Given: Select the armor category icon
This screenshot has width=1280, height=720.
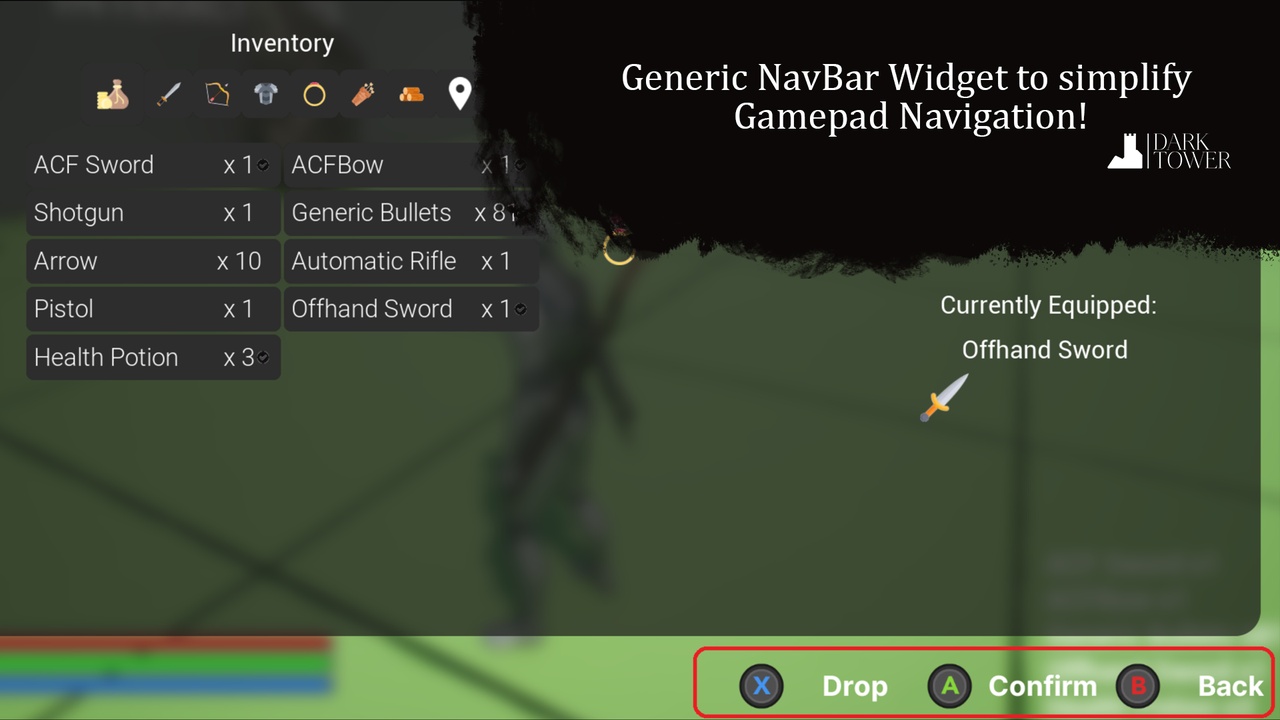Looking at the screenshot, I should tap(265, 93).
